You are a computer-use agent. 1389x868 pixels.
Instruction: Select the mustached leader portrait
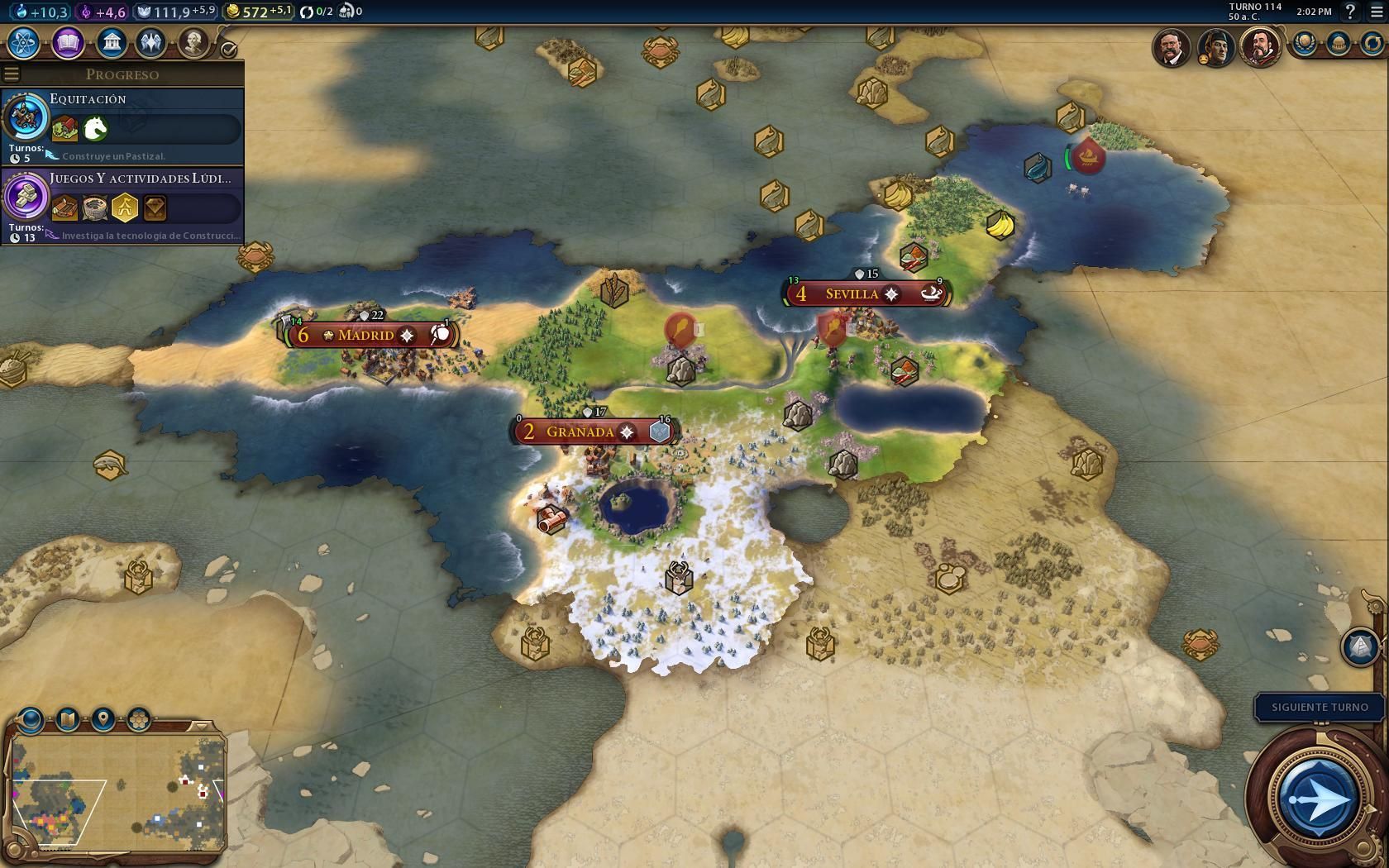pos(1171,47)
